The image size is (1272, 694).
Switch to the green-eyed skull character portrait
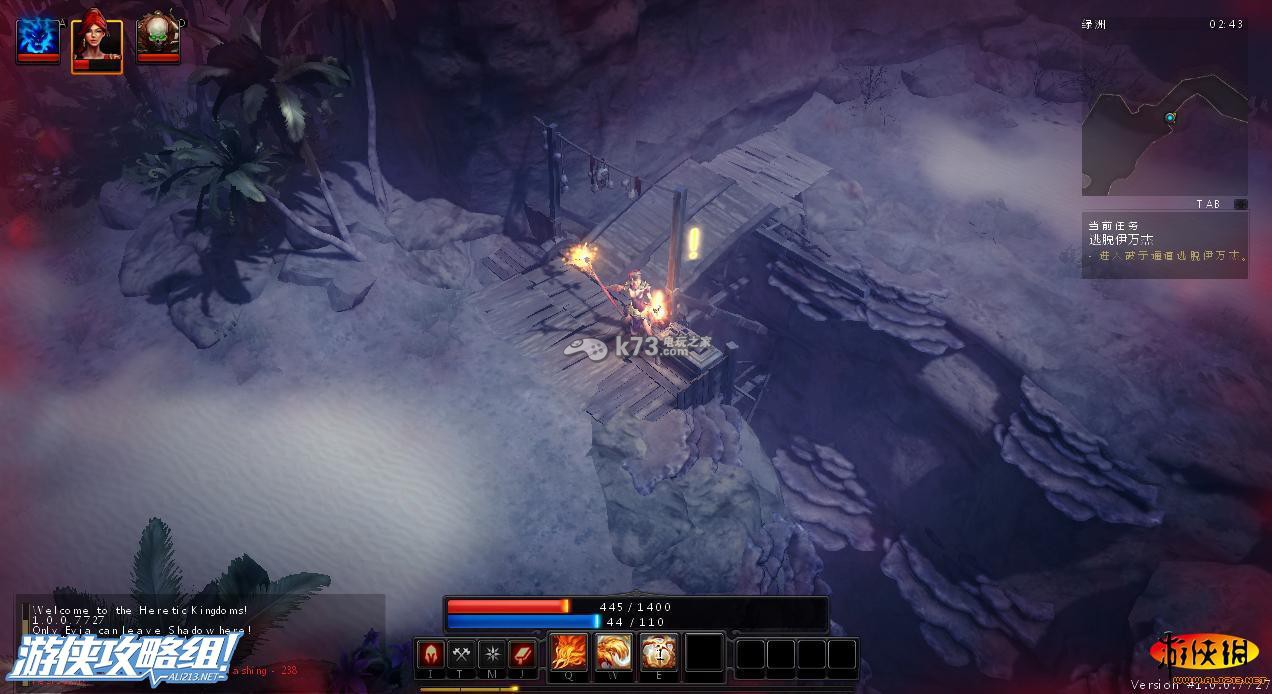point(157,38)
